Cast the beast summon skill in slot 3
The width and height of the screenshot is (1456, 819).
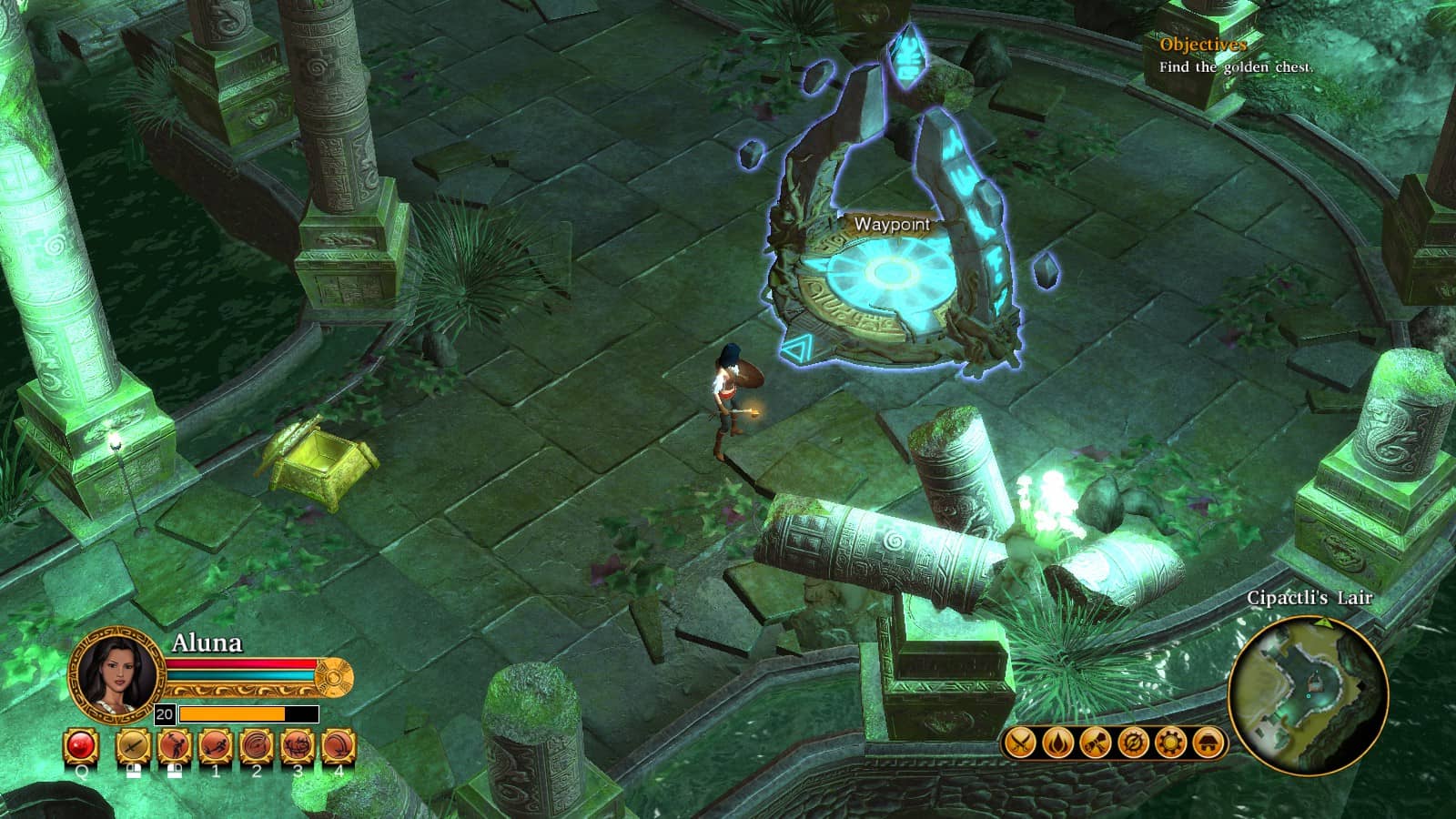click(x=298, y=747)
